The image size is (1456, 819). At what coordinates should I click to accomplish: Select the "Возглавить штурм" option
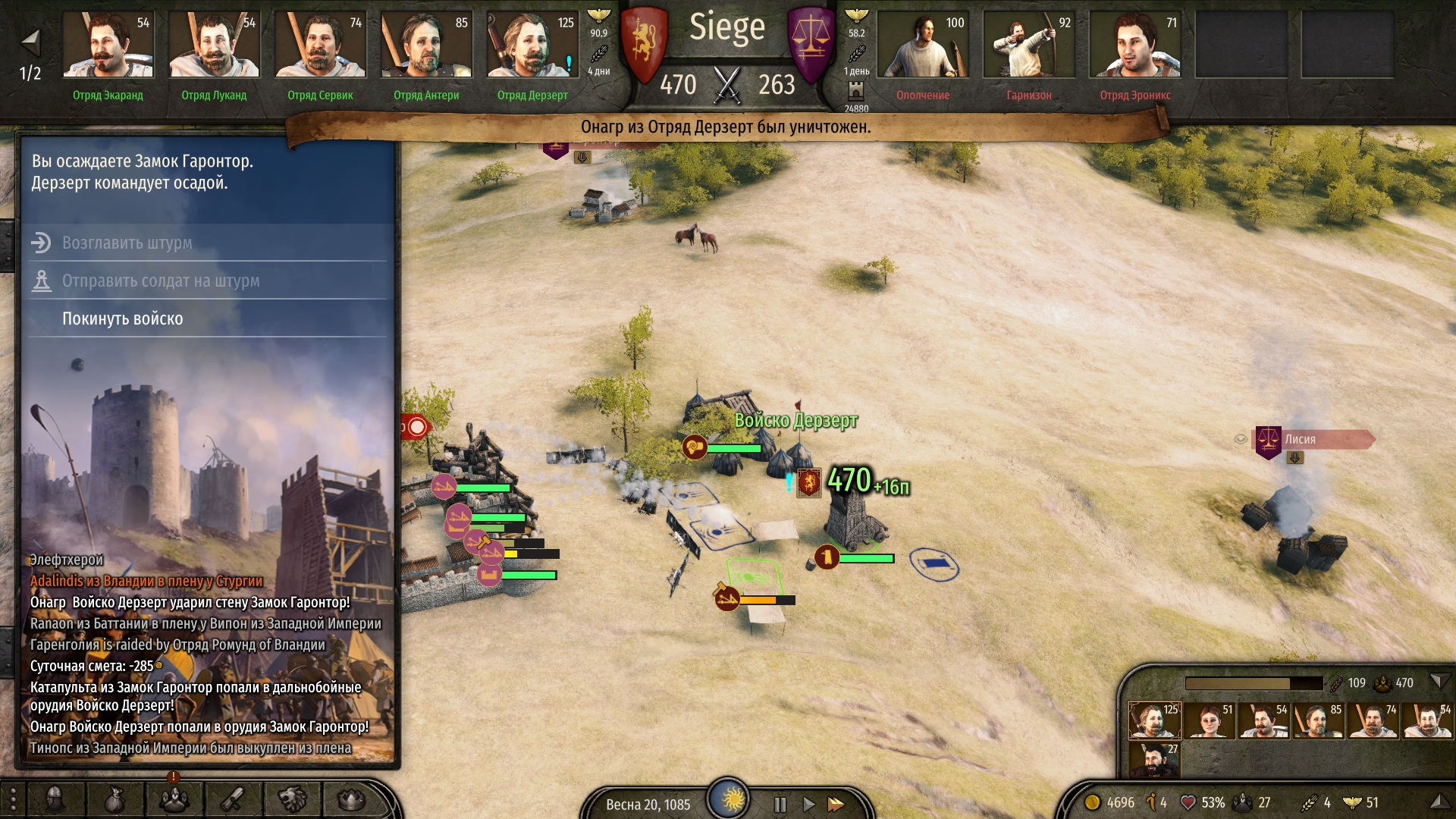[127, 243]
